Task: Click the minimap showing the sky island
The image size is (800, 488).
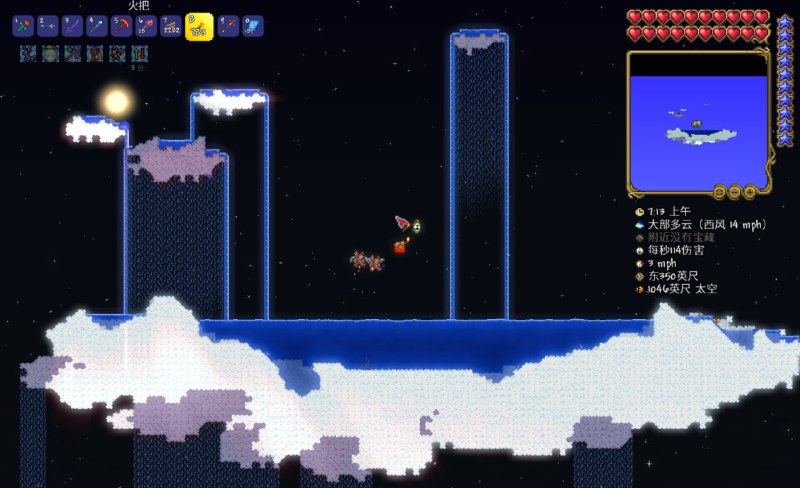Action: 696,120
